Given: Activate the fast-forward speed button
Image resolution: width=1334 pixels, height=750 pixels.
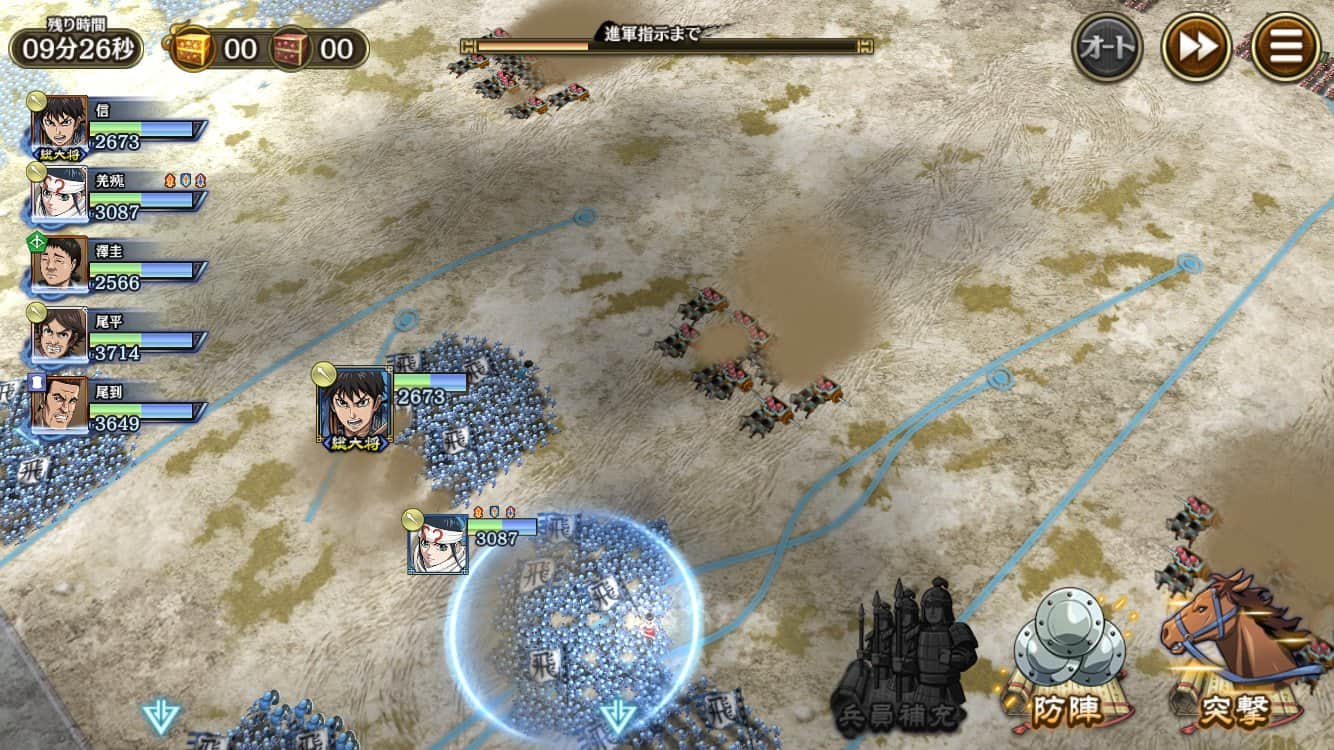Looking at the screenshot, I should [1195, 46].
